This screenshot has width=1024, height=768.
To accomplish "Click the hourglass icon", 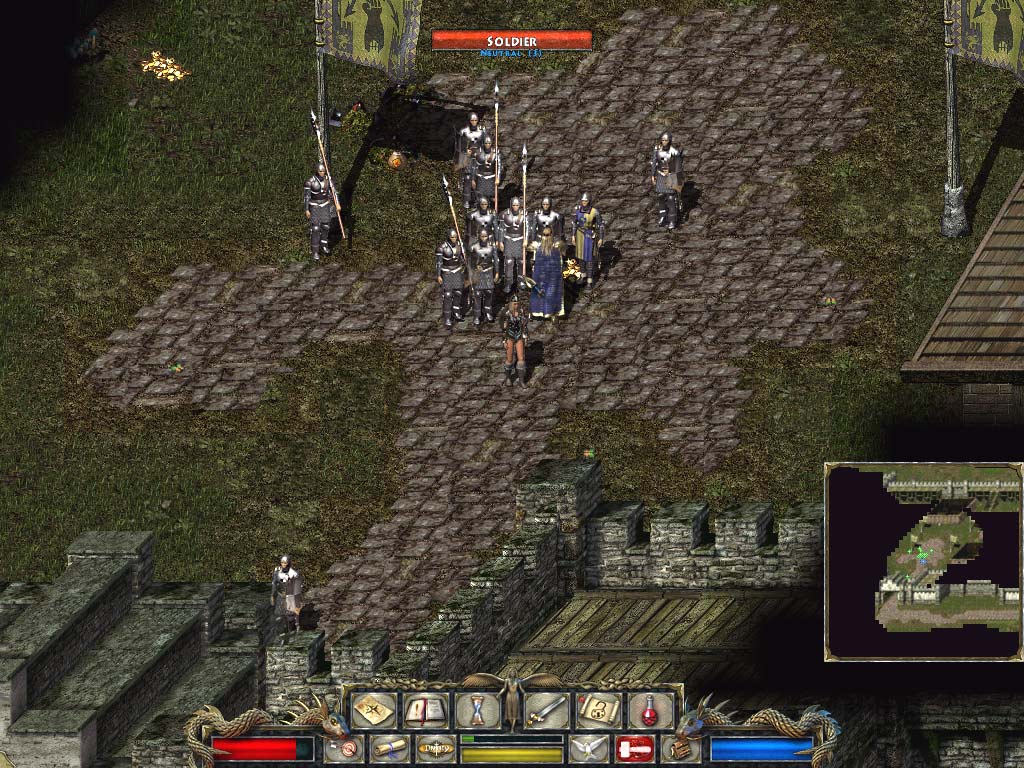I will pos(476,711).
